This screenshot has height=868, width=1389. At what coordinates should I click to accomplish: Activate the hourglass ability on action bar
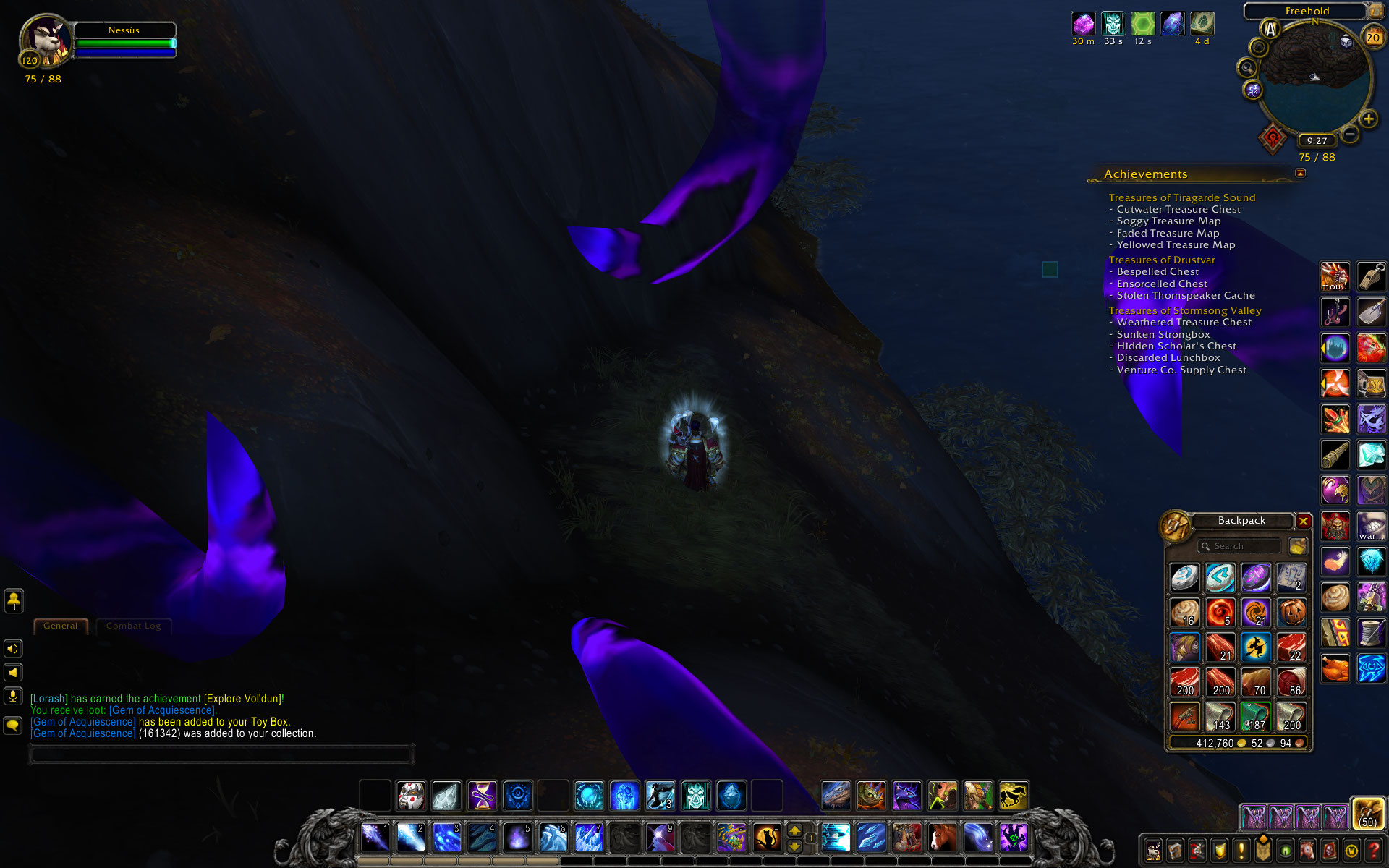483,796
